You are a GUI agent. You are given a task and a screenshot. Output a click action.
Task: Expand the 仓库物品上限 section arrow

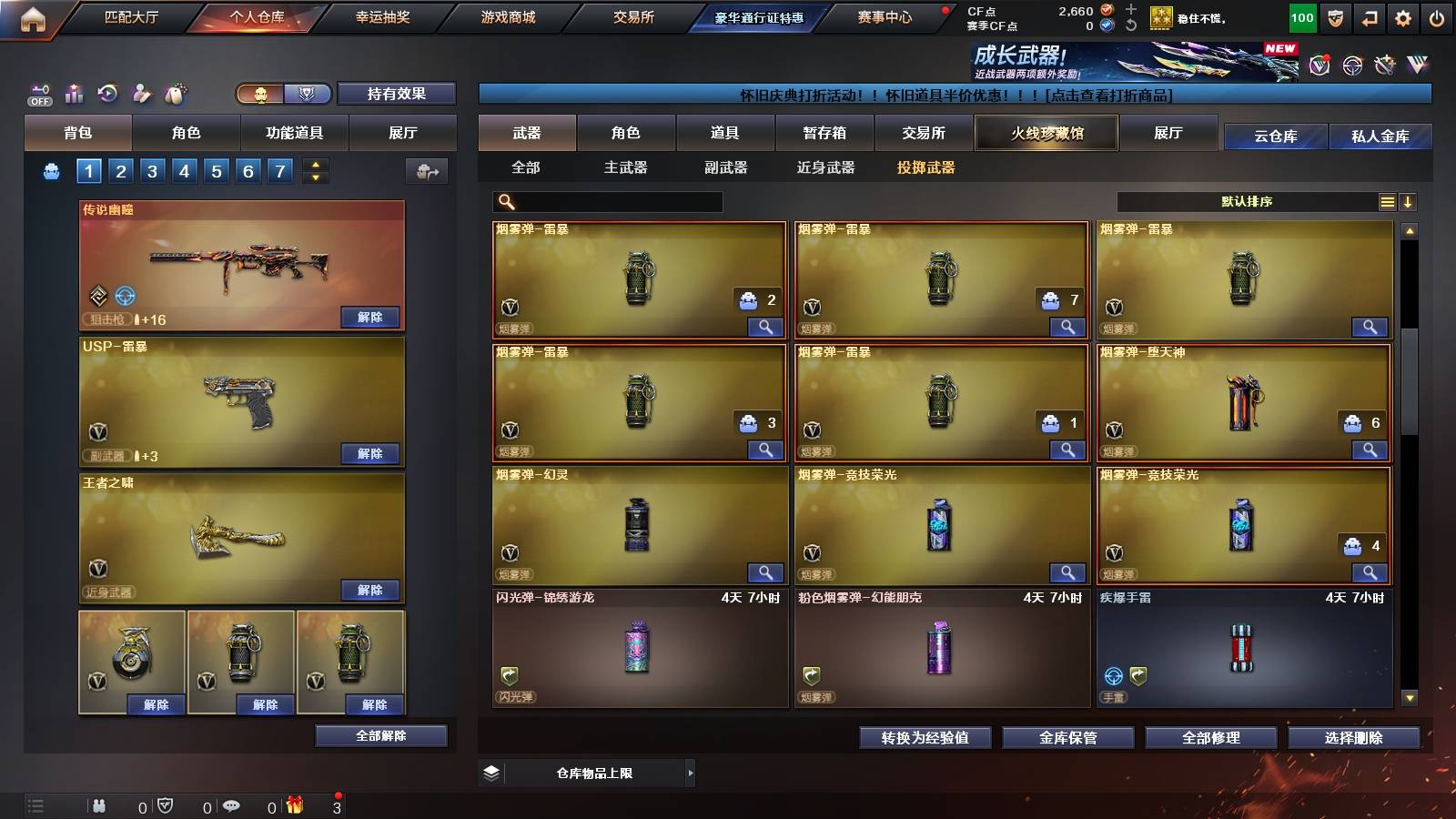coord(692,773)
